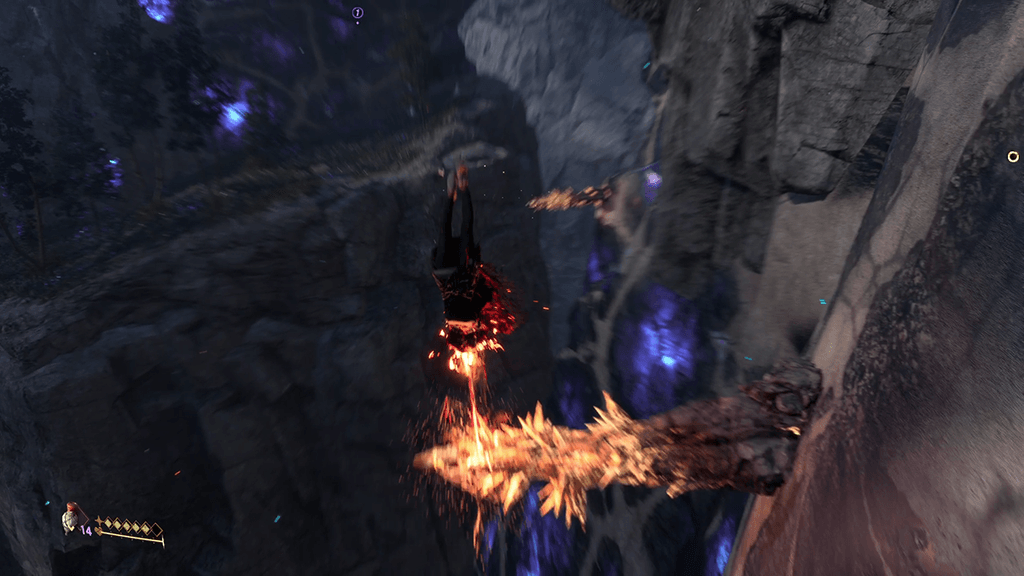
Task: Select the healing flask item icon
Action: point(69,519)
